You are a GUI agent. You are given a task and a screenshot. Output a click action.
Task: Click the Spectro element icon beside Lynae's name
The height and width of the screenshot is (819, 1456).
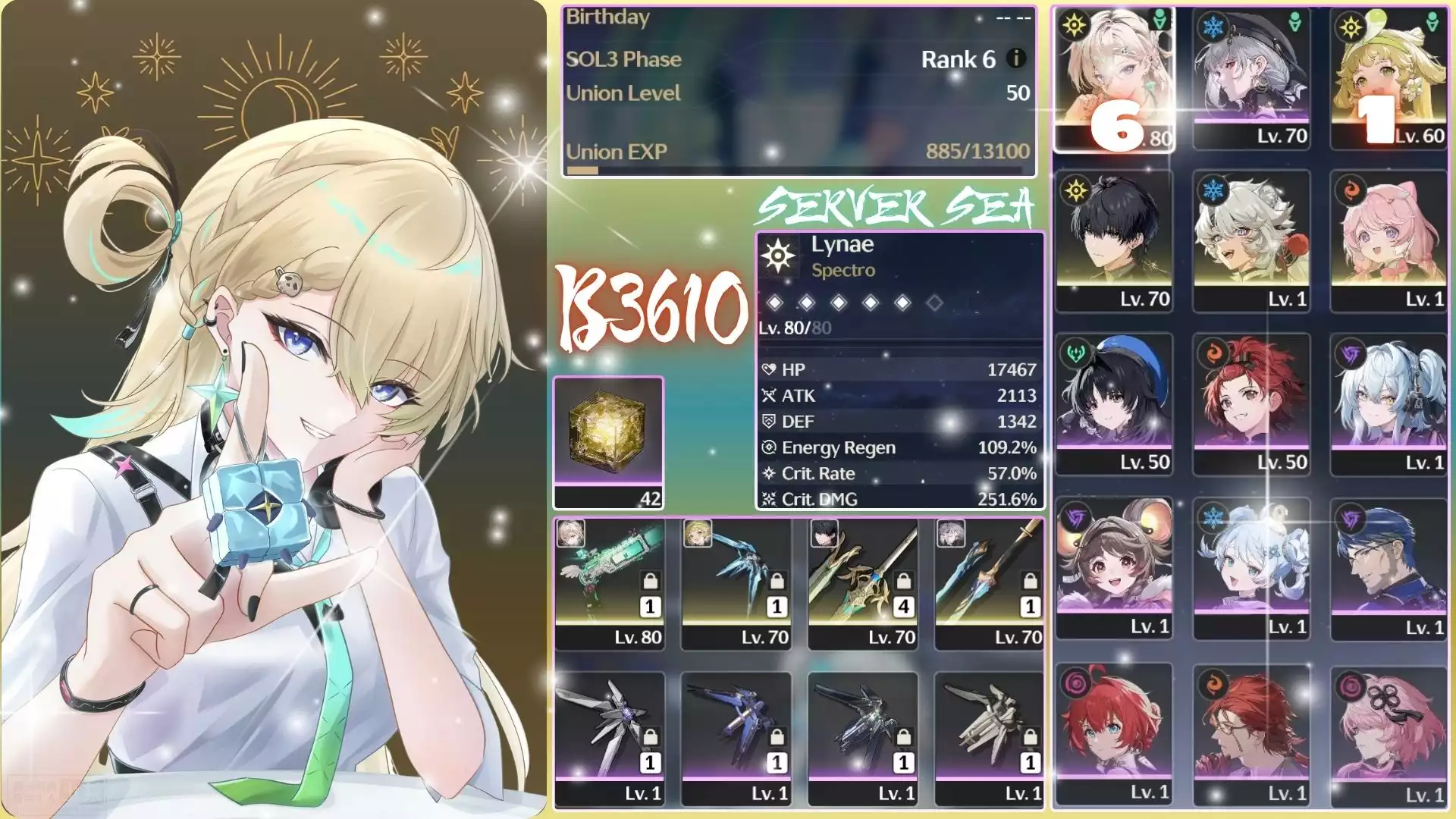778,256
